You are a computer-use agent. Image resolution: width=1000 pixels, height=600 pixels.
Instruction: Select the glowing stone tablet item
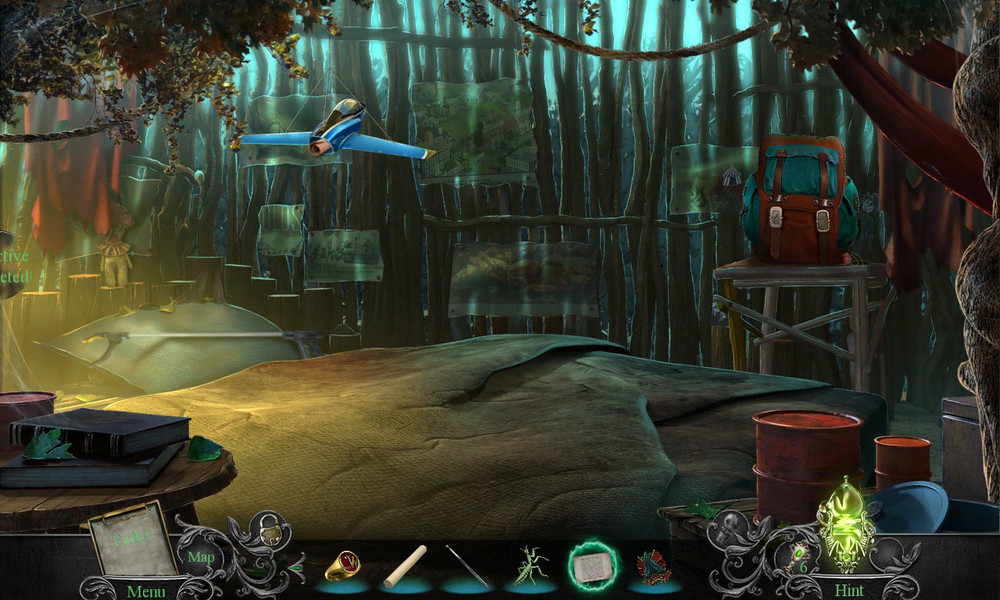pos(591,566)
